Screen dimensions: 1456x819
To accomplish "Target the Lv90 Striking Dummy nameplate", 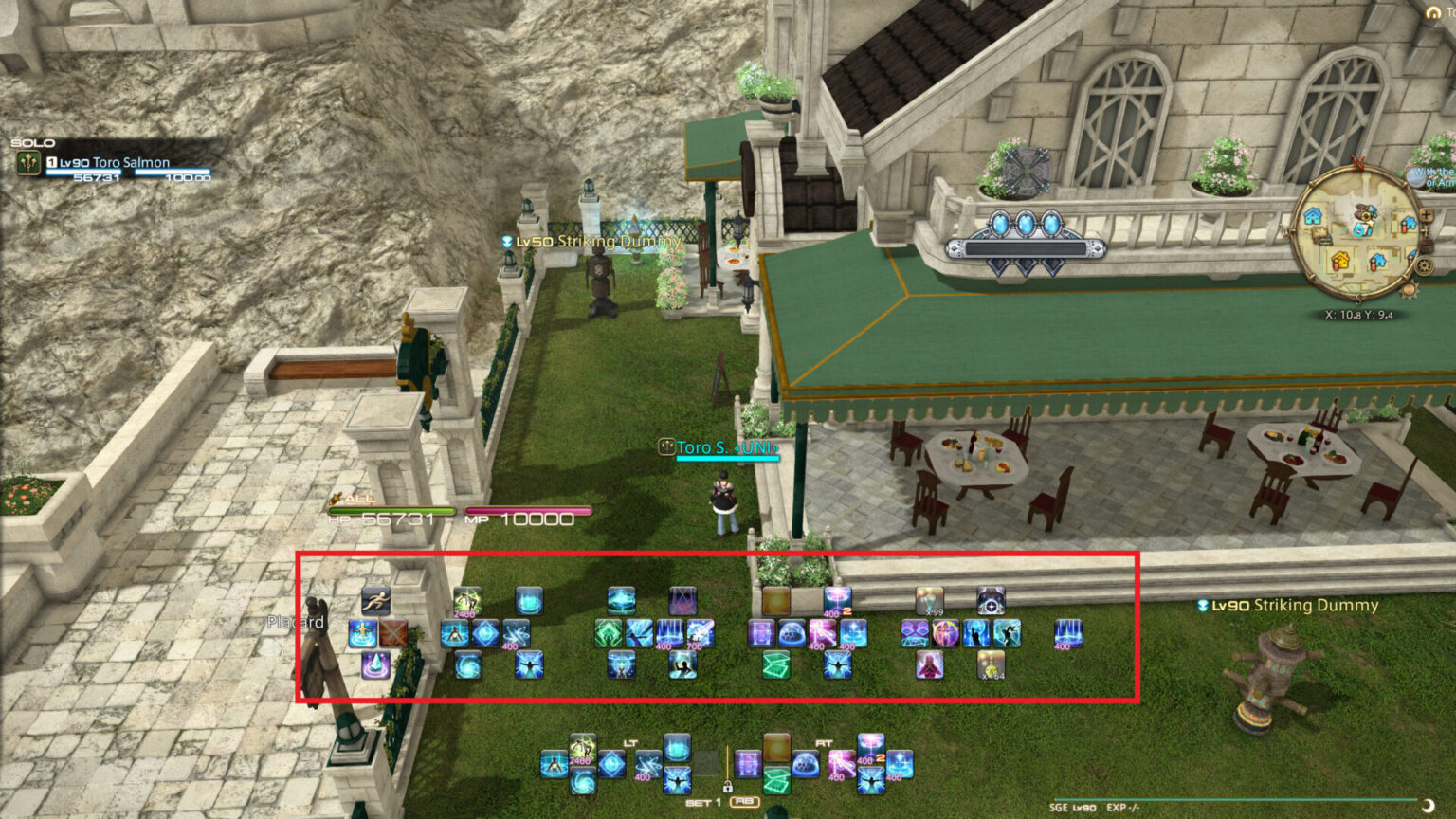I will [x=1289, y=604].
